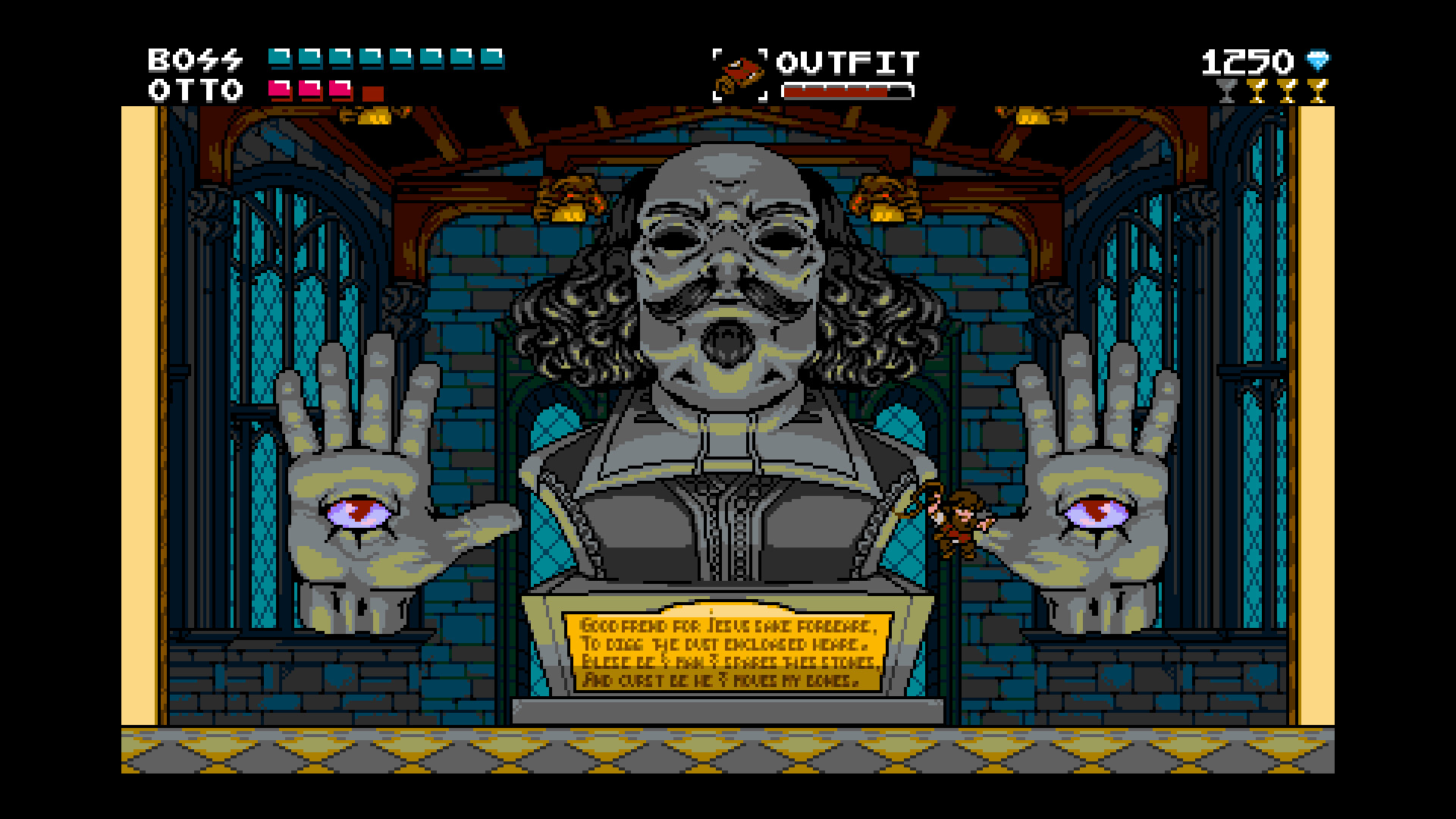The height and width of the screenshot is (819, 1456).
Task: Select the OUTFIT header label
Action: [848, 62]
